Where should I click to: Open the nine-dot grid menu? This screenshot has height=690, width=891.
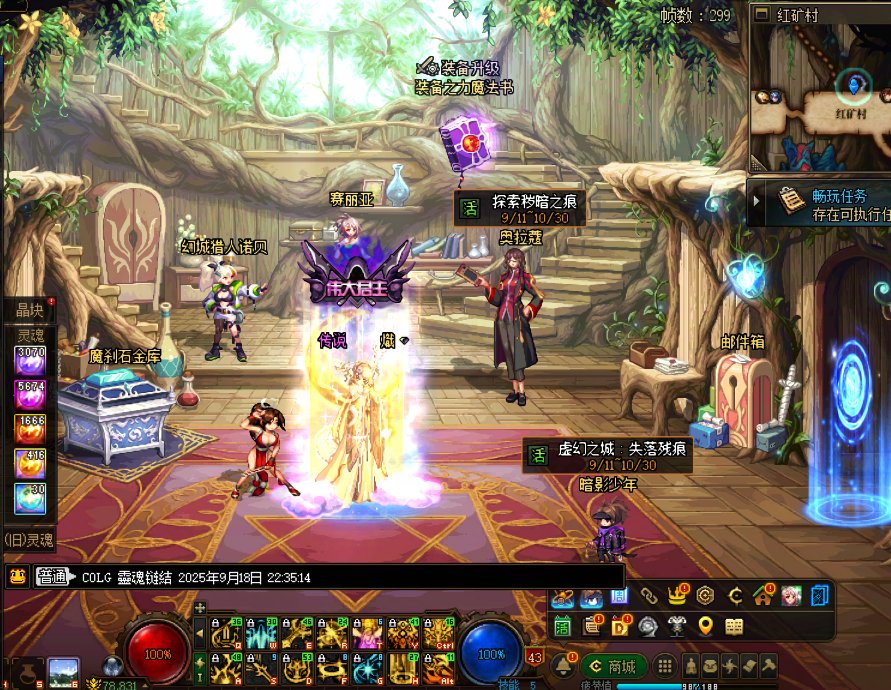point(665,667)
